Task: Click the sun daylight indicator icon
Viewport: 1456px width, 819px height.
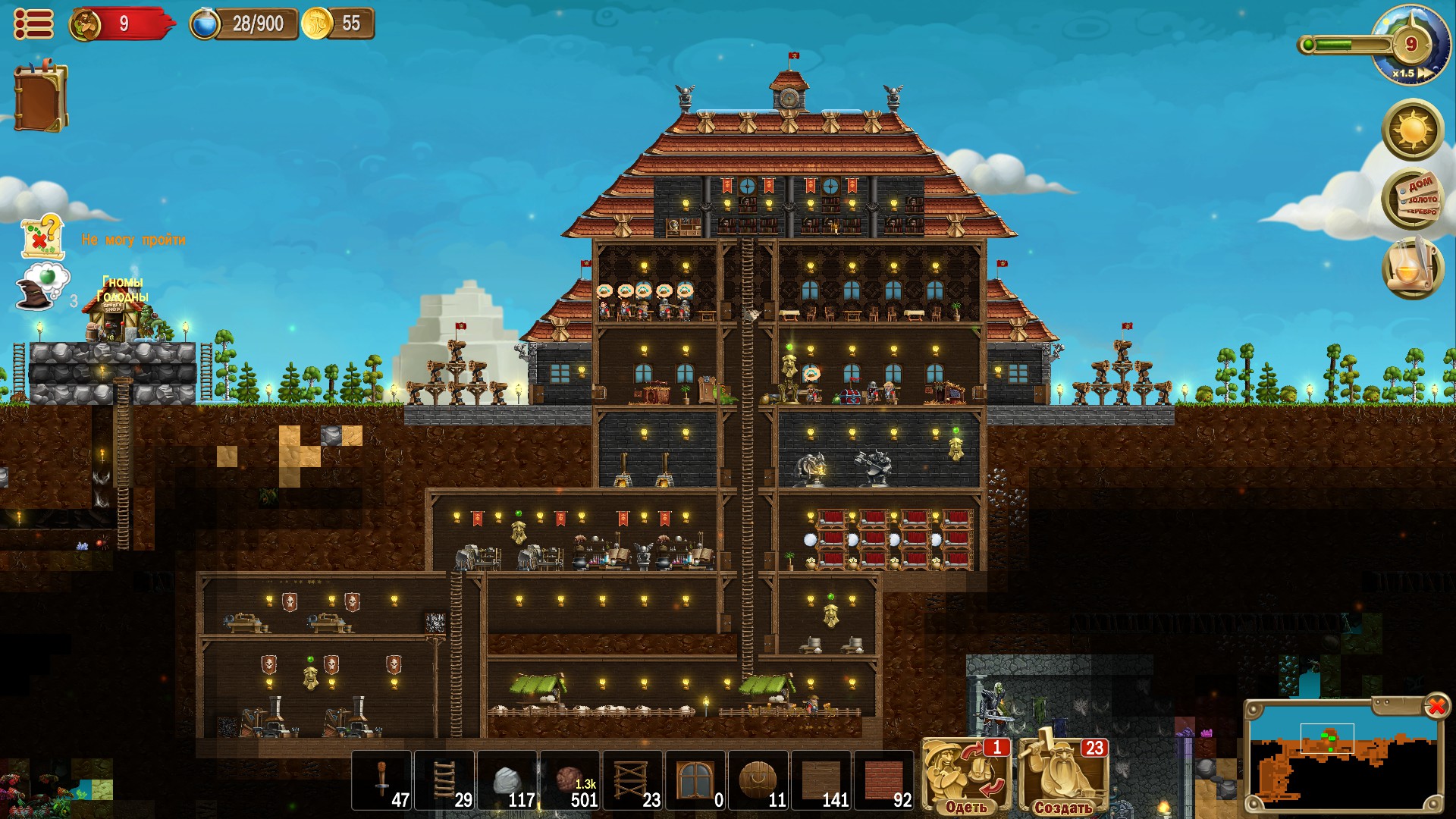Action: coord(1412,130)
